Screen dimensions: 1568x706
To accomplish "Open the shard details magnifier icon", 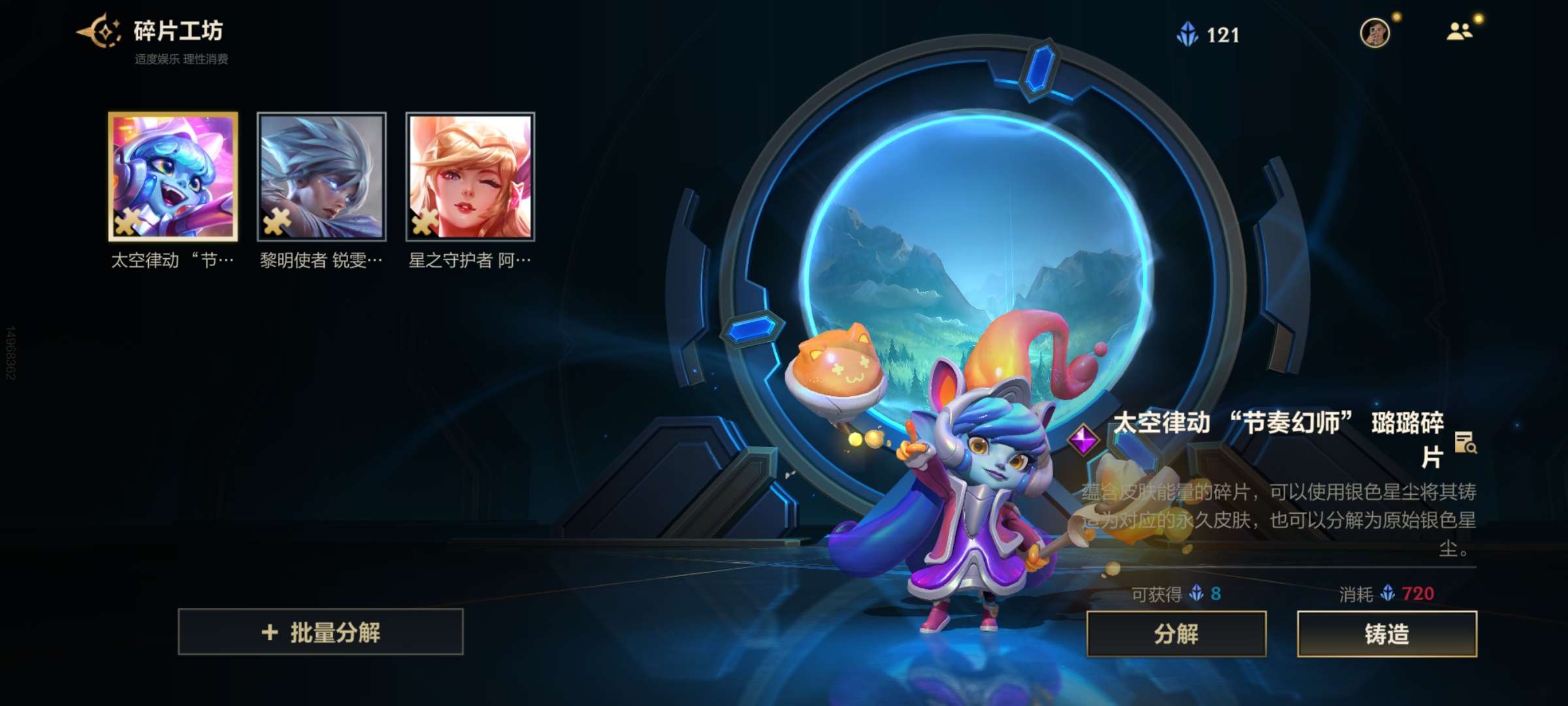I will click(1465, 443).
